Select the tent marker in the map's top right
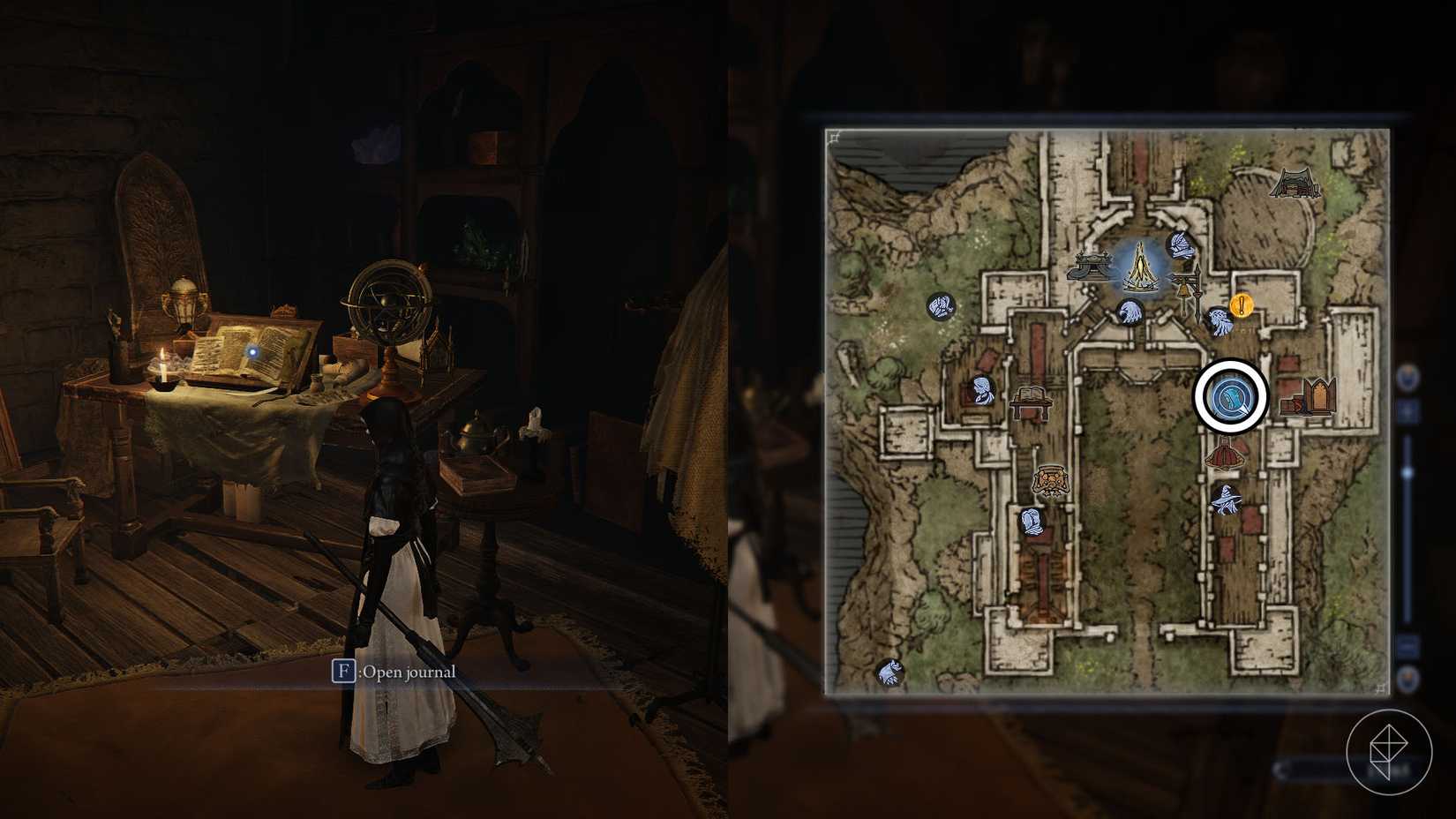 (x=1296, y=184)
